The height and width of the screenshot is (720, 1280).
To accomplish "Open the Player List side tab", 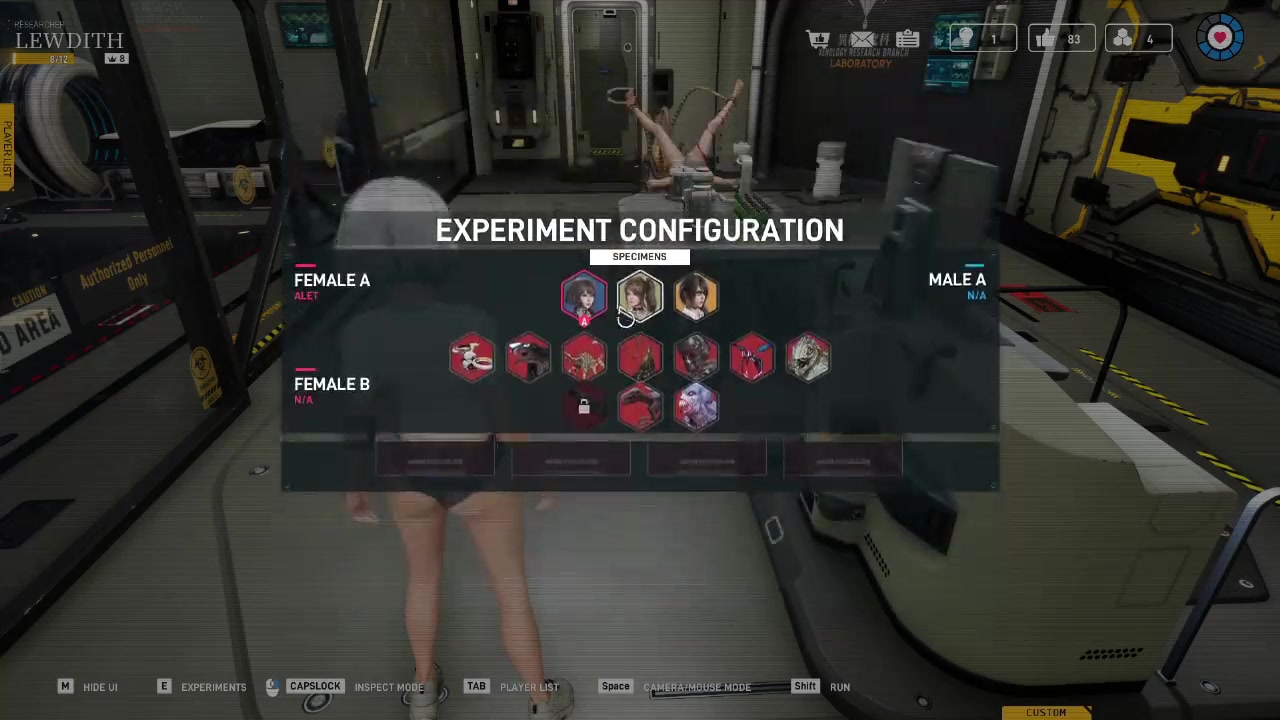I will click(7, 150).
